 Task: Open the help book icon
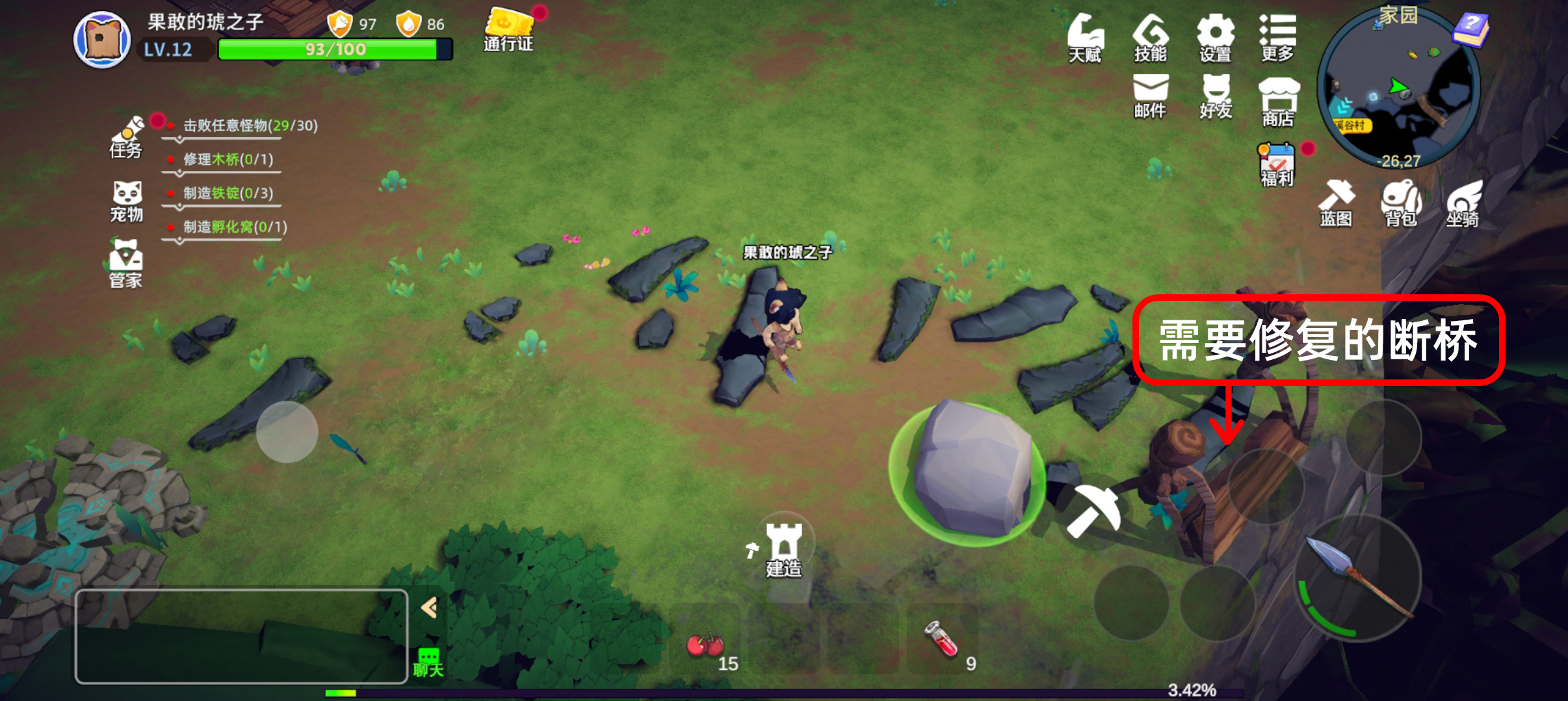1470,30
